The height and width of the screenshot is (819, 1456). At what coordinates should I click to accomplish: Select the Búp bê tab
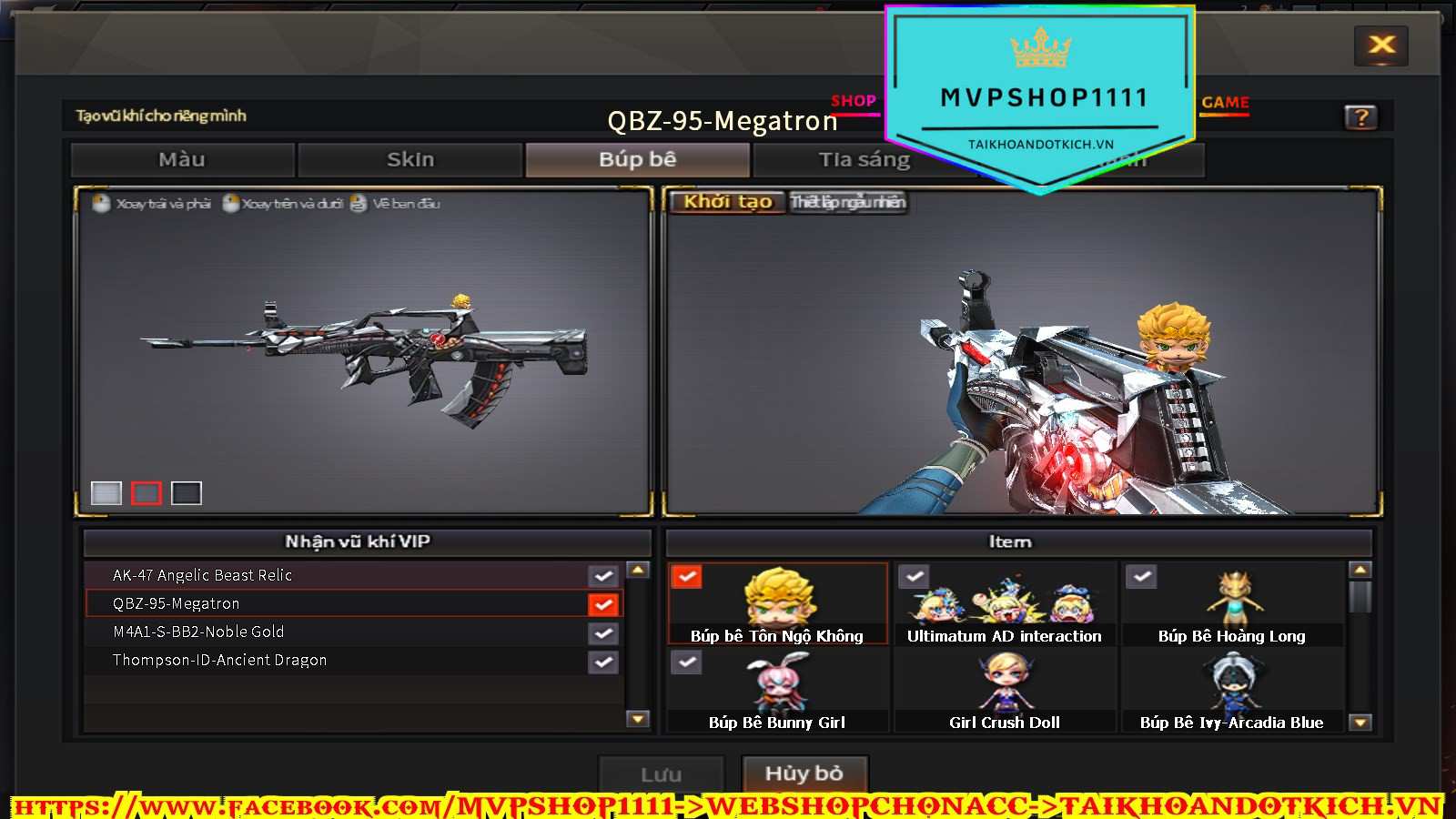click(637, 160)
